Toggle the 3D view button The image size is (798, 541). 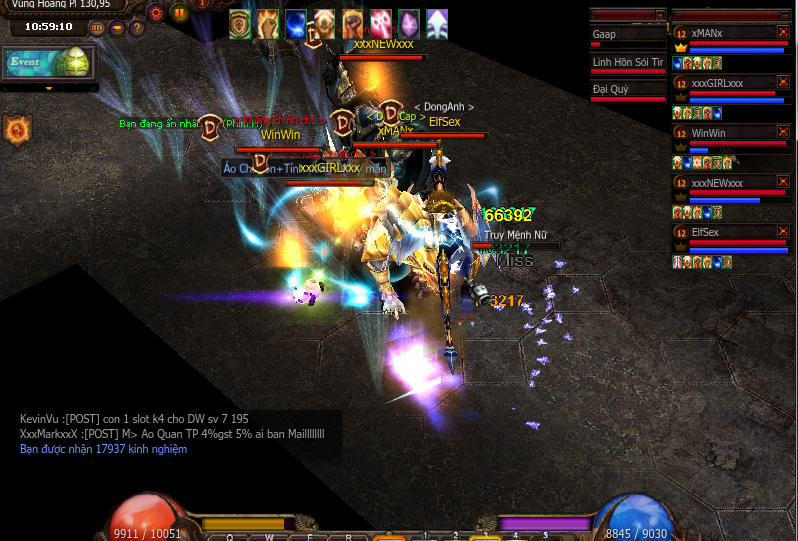click(x=97, y=27)
